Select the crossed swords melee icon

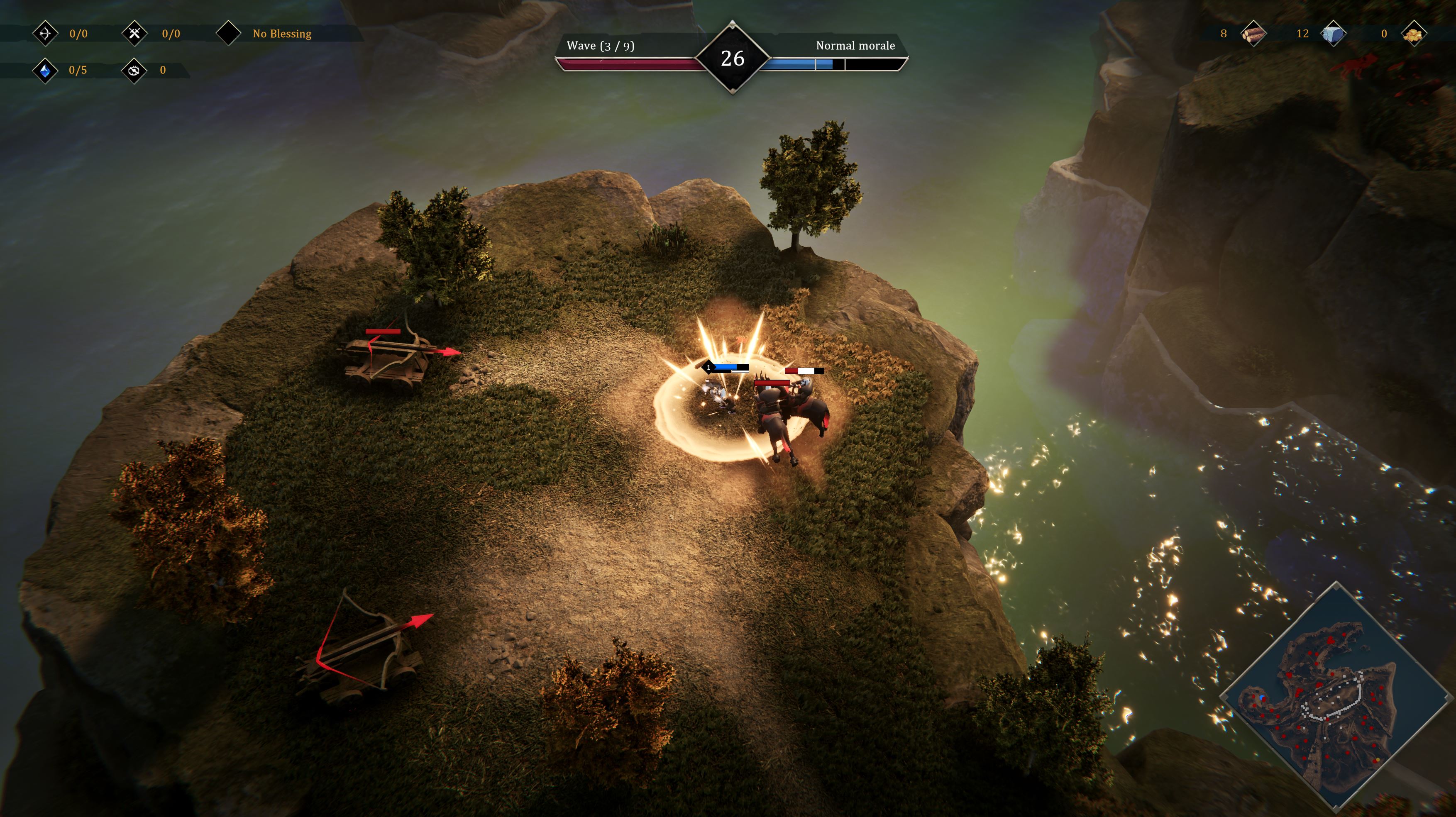[134, 33]
